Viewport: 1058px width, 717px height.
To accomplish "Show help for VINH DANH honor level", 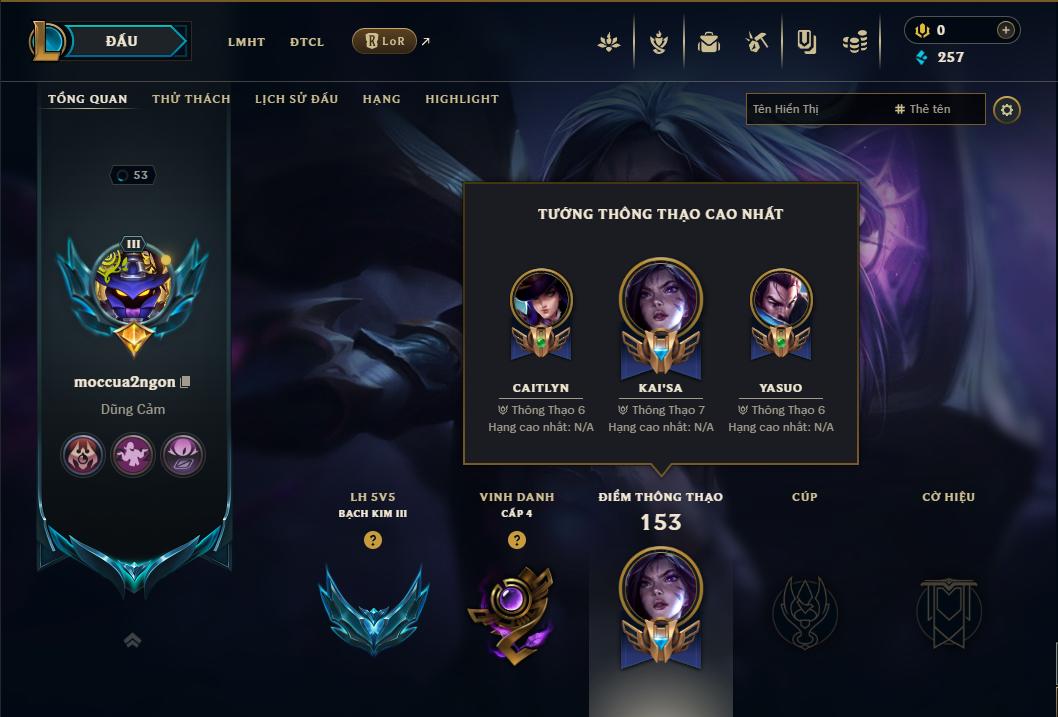I will [517, 540].
